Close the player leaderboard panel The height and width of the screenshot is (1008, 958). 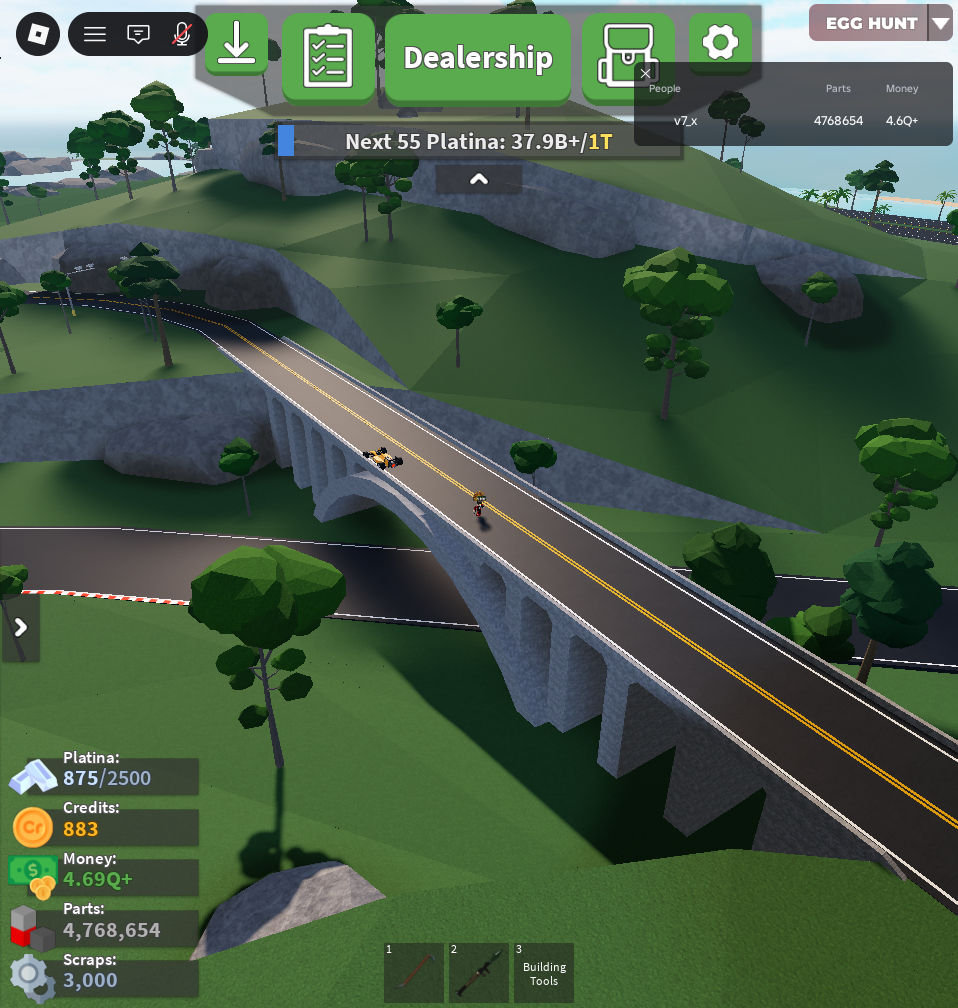tap(646, 73)
